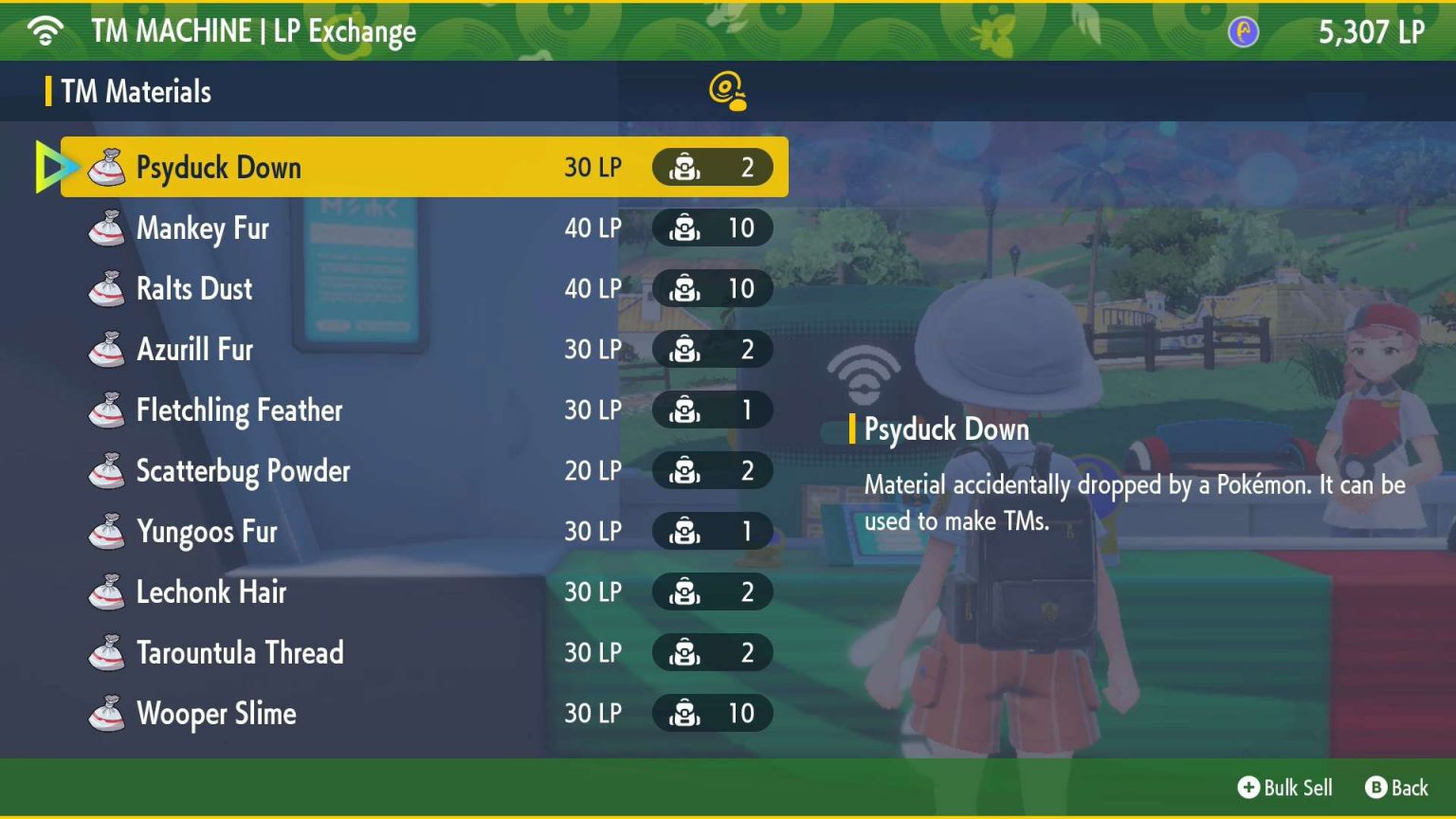This screenshot has width=1456, height=819.
Task: Select the Ralts Dust list entry
Action: [x=284, y=288]
